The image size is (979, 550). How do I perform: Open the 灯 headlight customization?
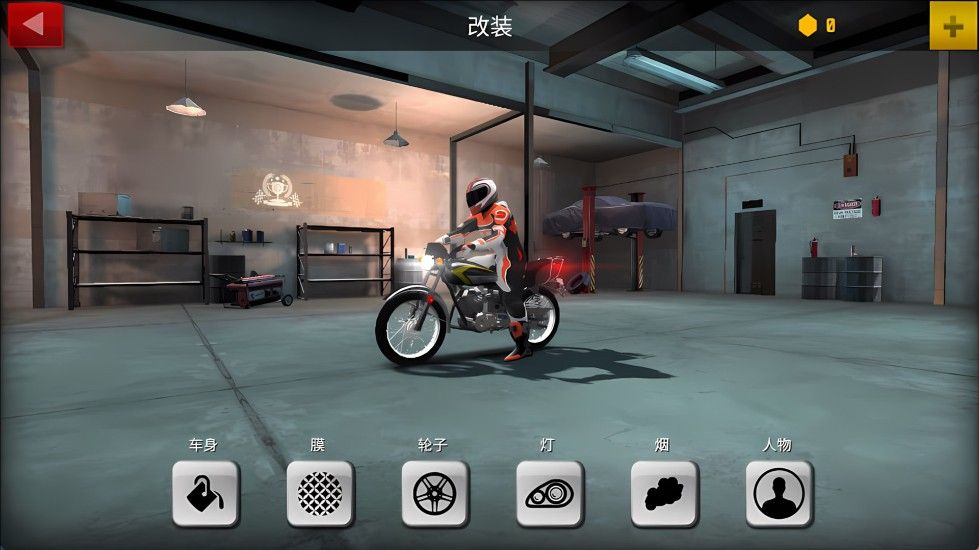point(550,493)
